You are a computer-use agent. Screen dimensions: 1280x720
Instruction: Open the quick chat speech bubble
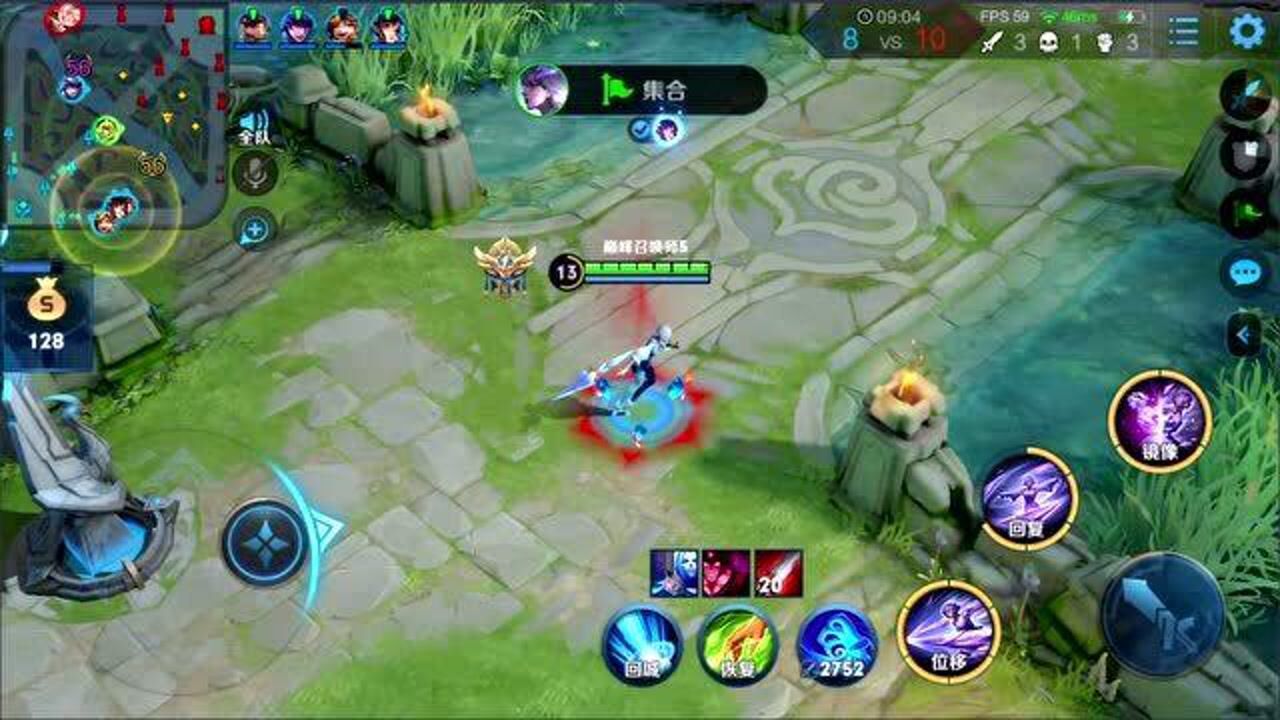click(1246, 273)
